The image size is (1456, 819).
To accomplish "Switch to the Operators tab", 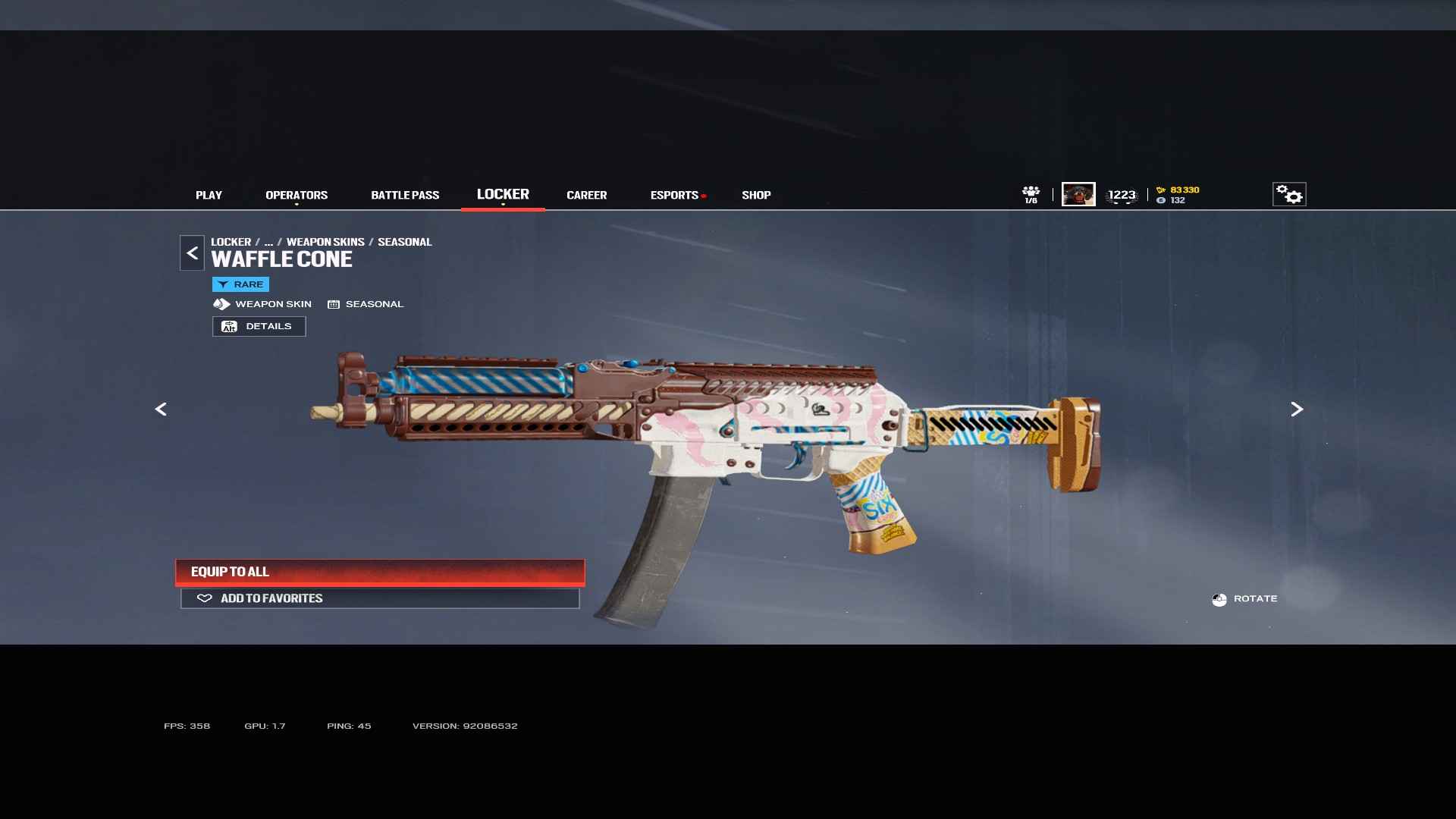I will coord(297,195).
